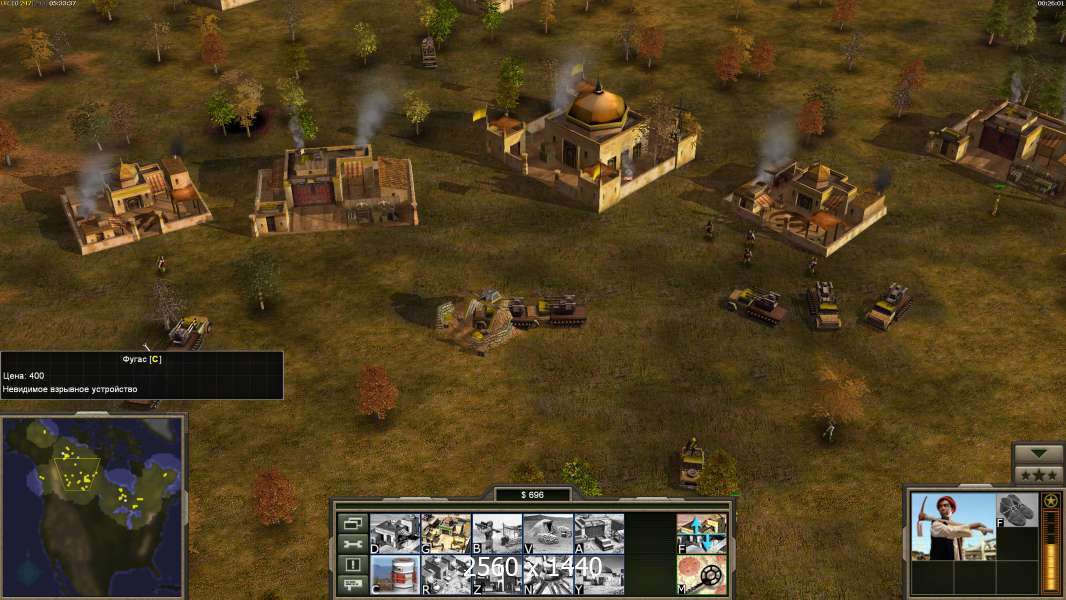Click the overlapping windows sidebar button
Image resolution: width=1066 pixels, height=600 pixels.
pyautogui.click(x=351, y=523)
